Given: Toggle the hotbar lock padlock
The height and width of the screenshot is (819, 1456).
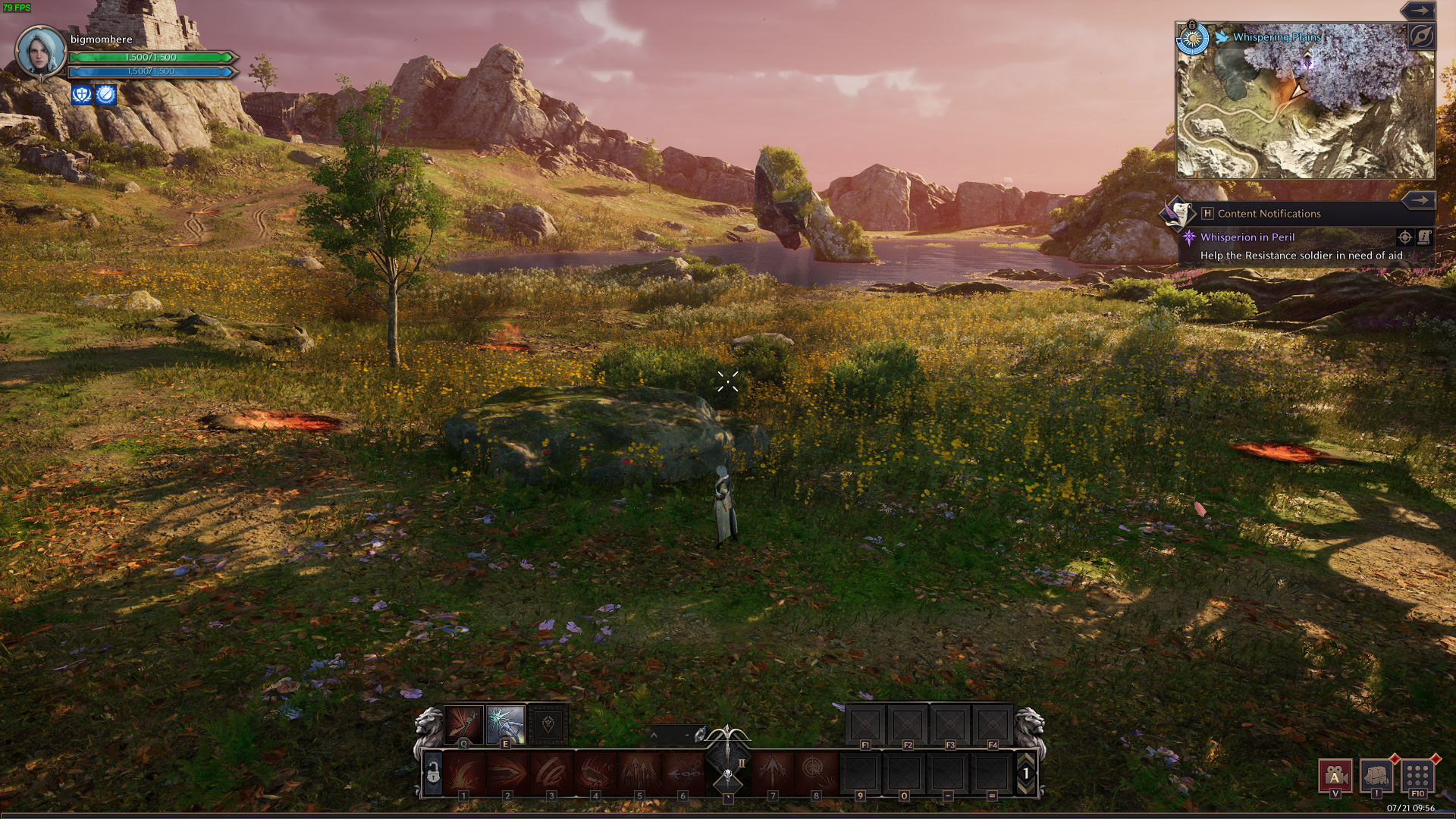Looking at the screenshot, I should [433, 773].
